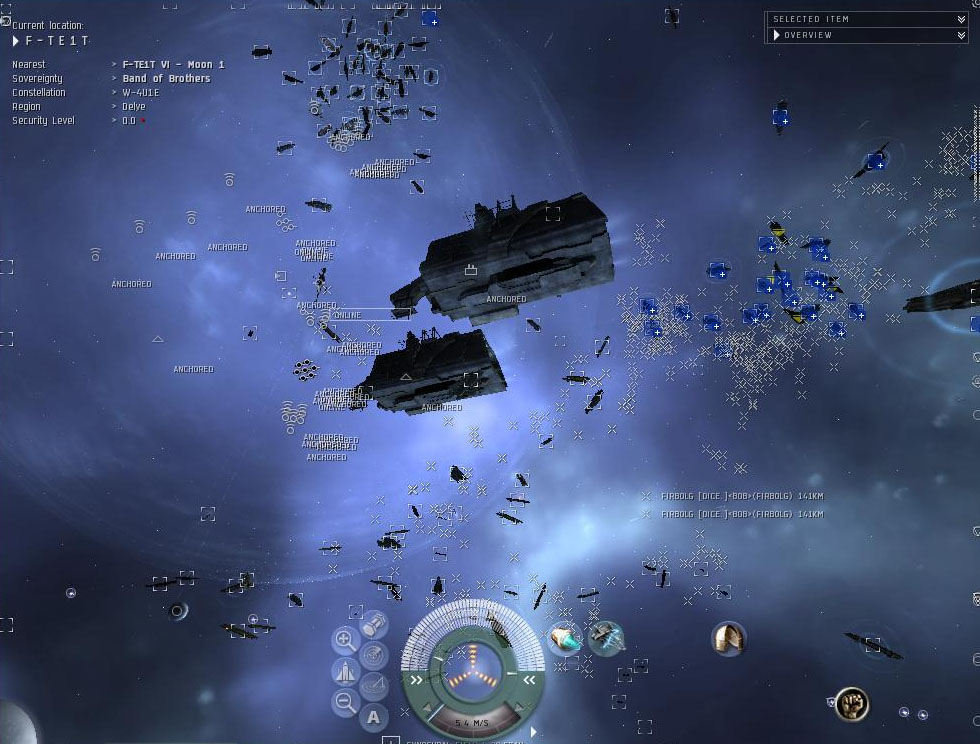Open the Delve region entry

(134, 106)
